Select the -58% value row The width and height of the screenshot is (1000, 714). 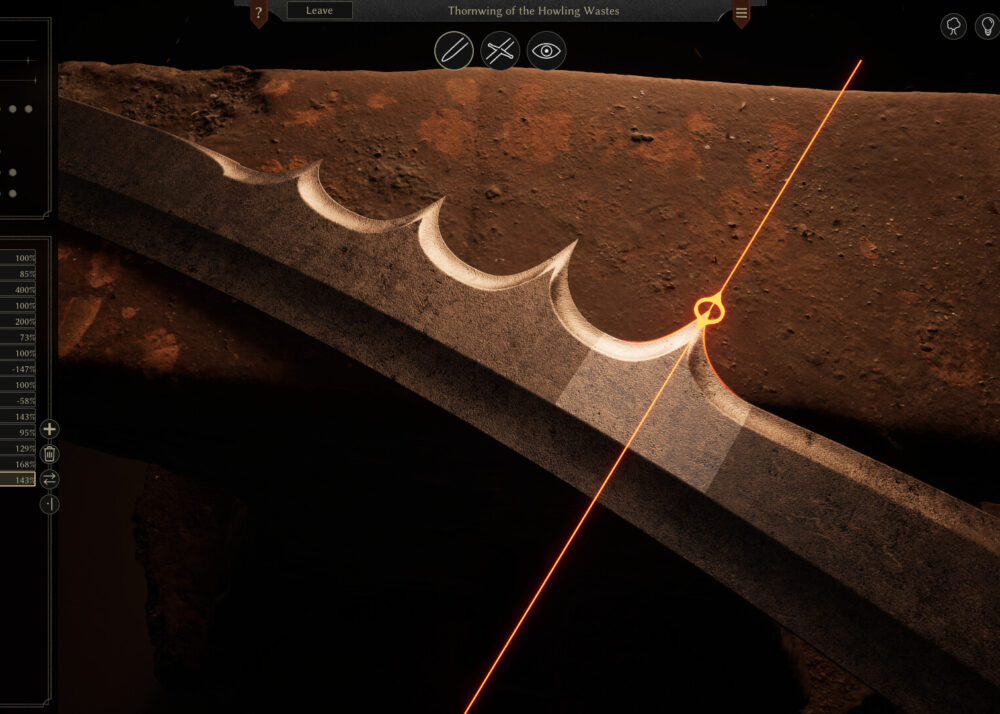pos(18,401)
